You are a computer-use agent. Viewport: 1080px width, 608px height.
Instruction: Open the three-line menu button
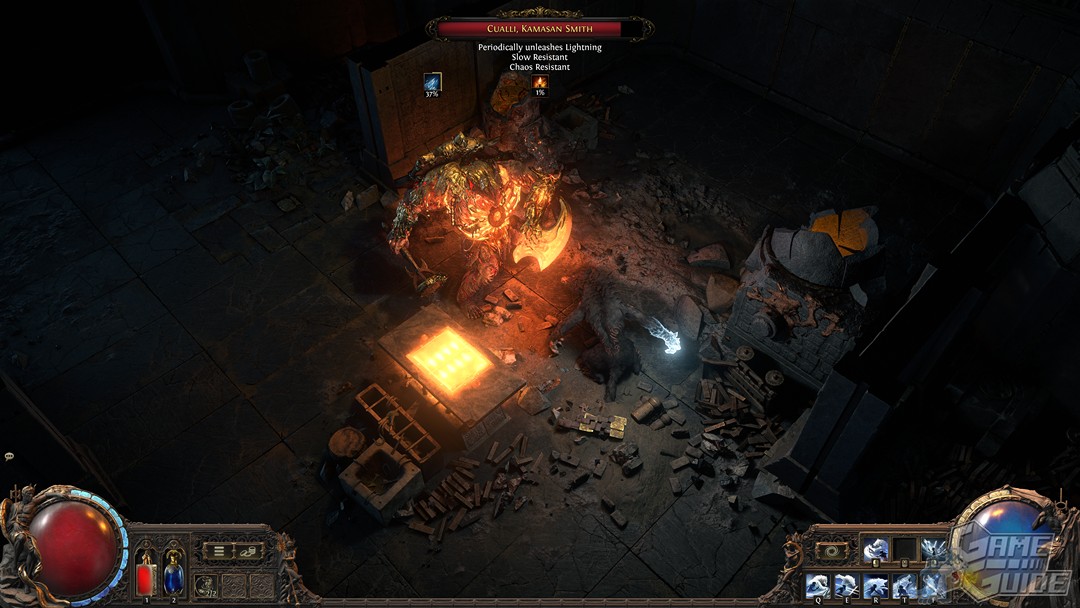218,550
